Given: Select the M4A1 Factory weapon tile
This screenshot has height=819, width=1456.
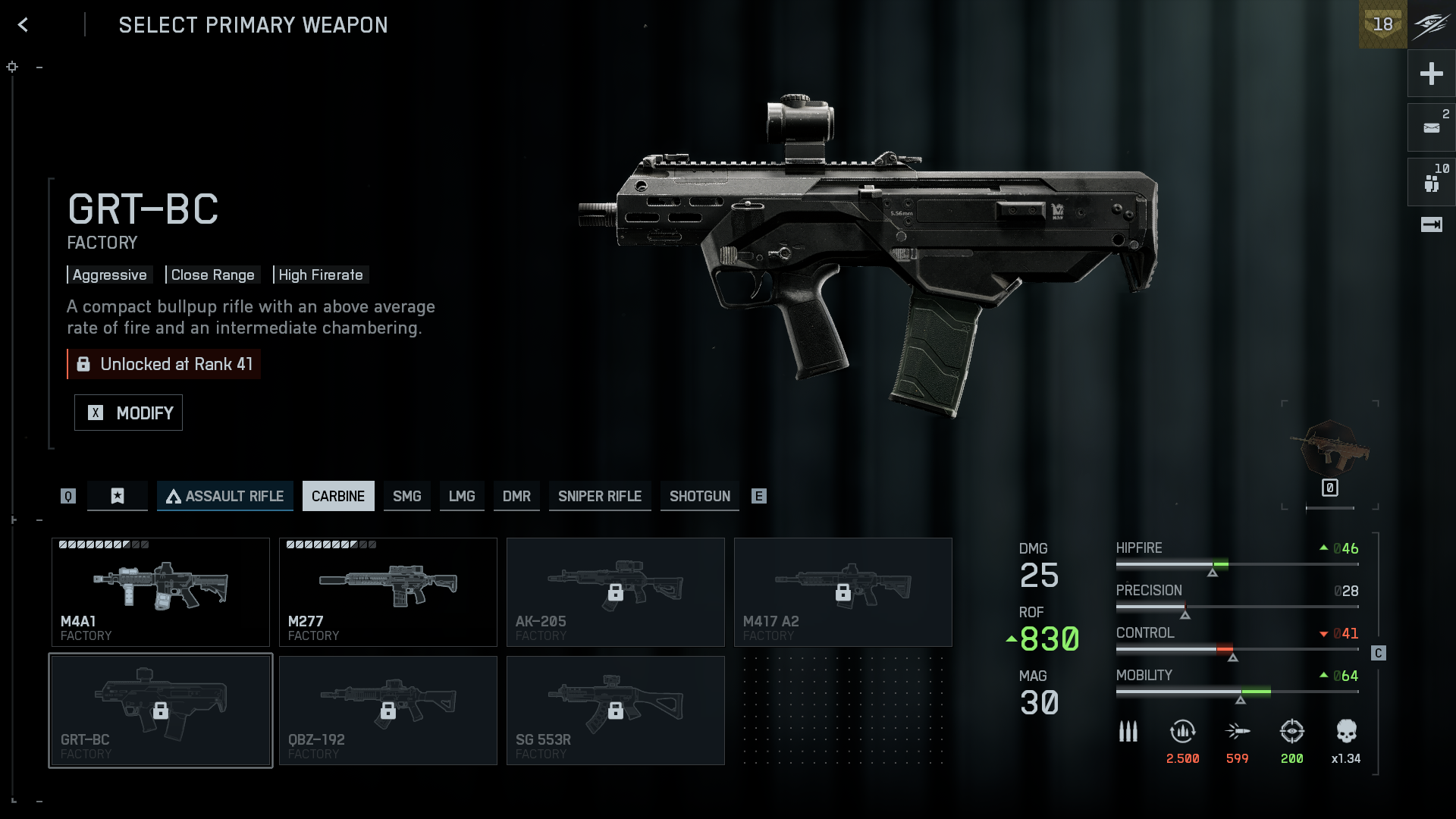Looking at the screenshot, I should coord(161,592).
